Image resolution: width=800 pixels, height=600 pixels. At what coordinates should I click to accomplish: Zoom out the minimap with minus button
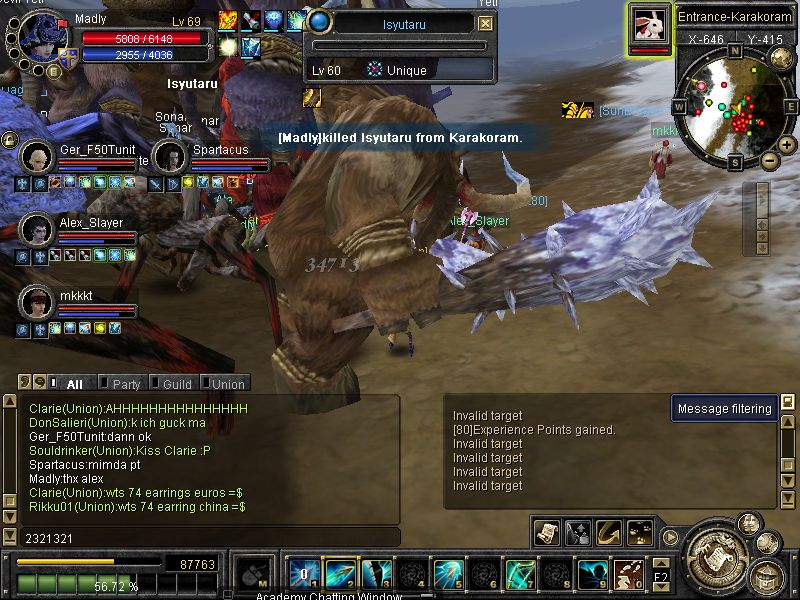click(769, 160)
